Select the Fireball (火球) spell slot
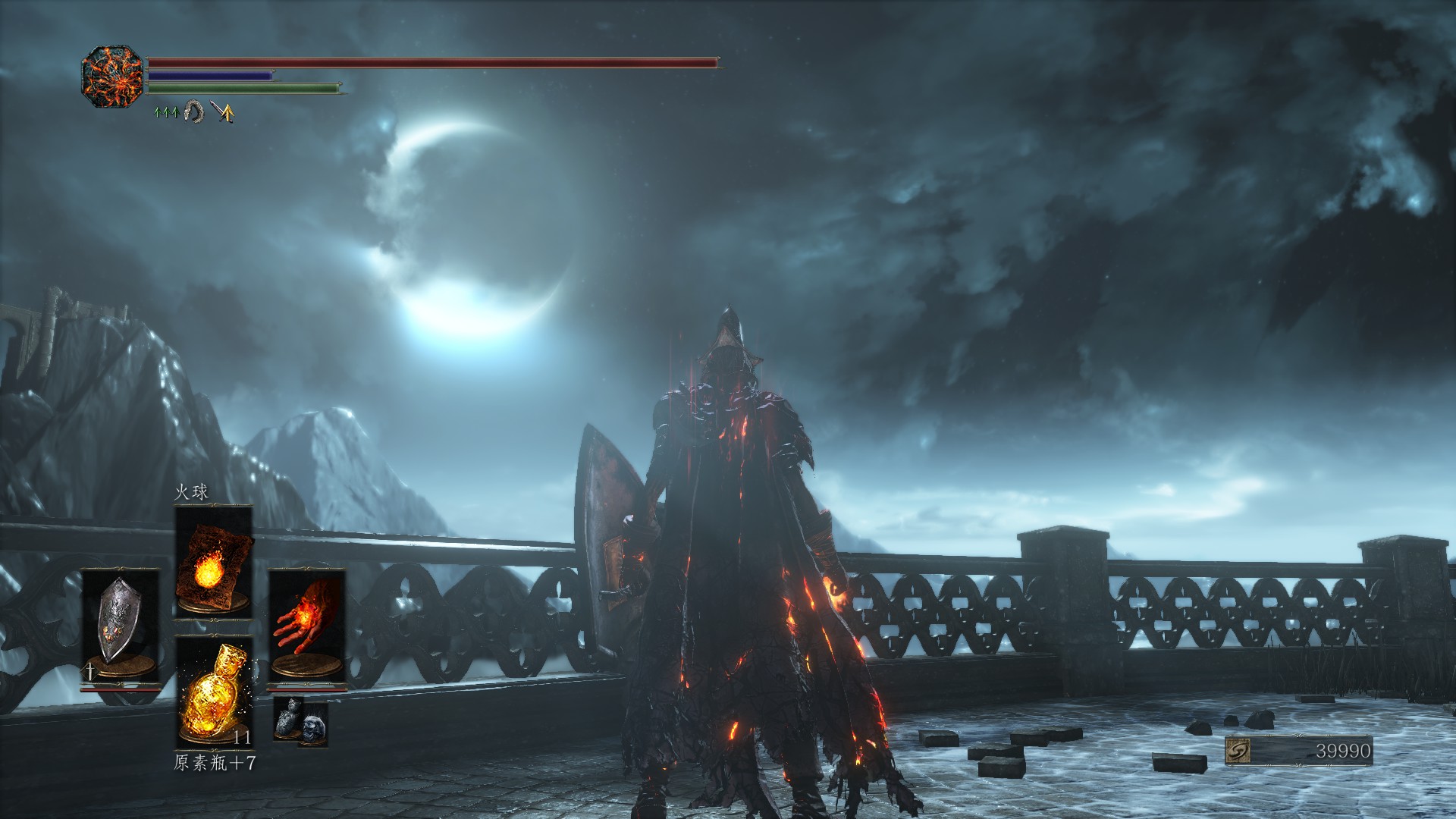The image size is (1456, 819). pos(213,561)
